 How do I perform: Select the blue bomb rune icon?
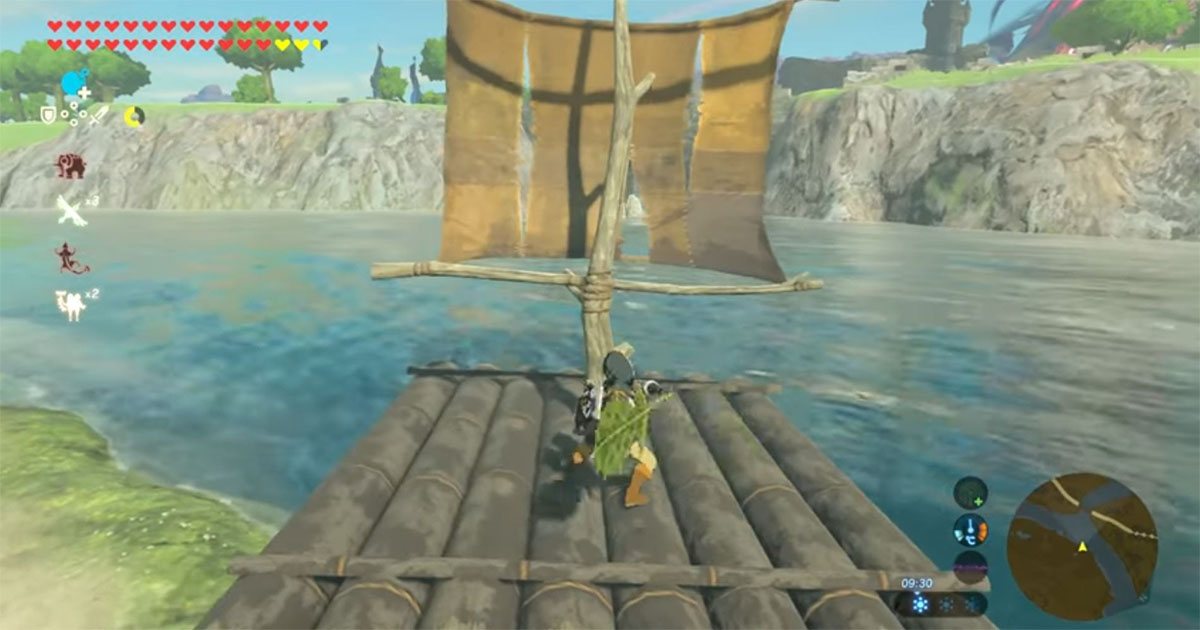click(74, 83)
